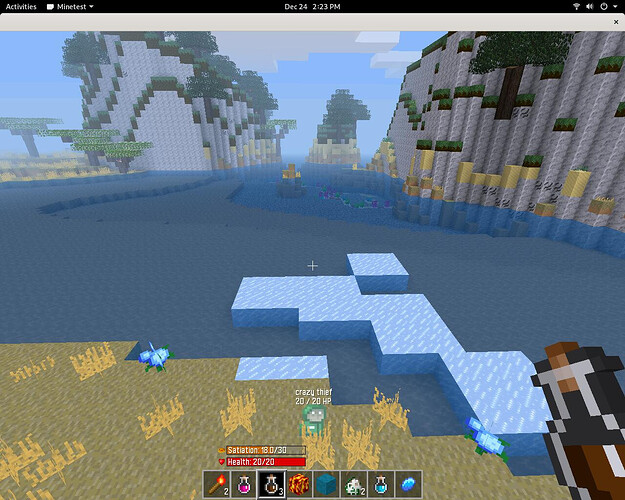The height and width of the screenshot is (500, 625).
Task: Select the blue crystal hotbar slot
Action: (x=408, y=485)
